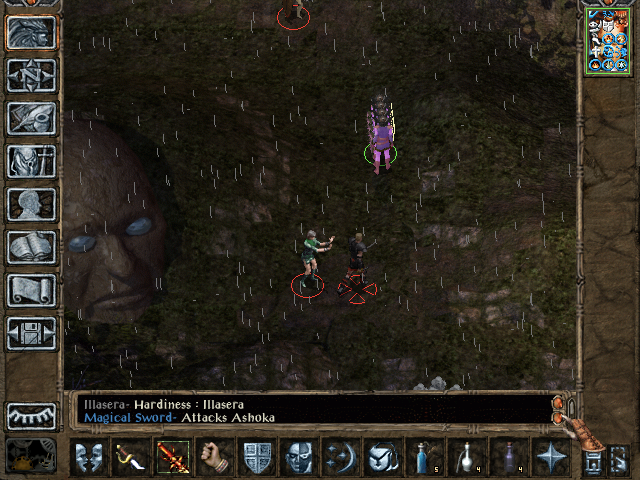Open the character record bust button
Screen dimensions: 640x480
point(31,204)
